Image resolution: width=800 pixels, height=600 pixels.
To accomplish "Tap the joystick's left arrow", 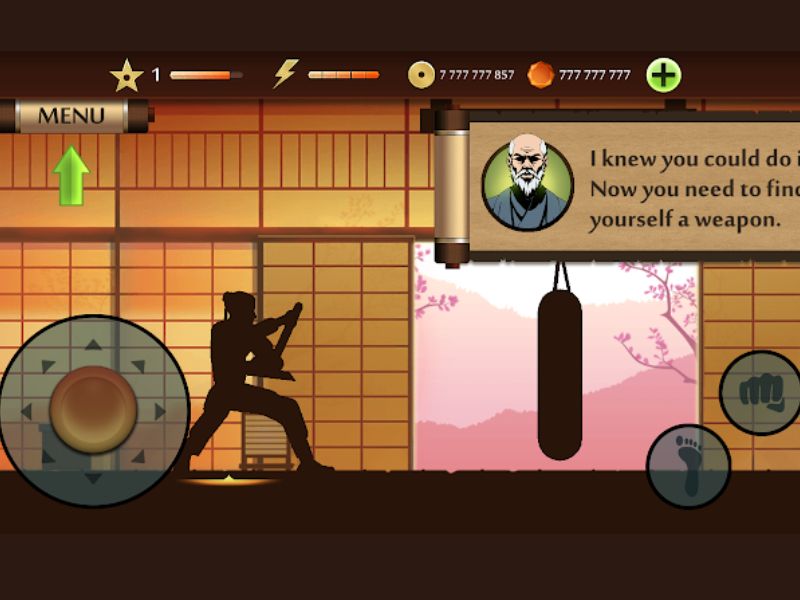I will 27,411.
